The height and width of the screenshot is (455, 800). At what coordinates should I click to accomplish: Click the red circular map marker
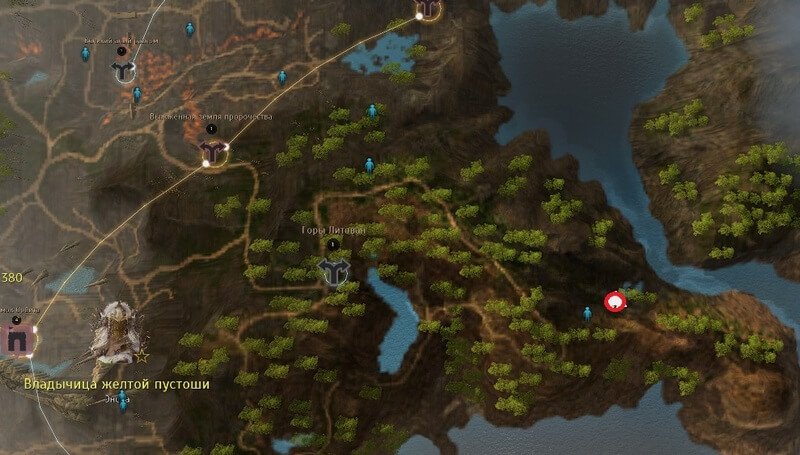[x=616, y=300]
